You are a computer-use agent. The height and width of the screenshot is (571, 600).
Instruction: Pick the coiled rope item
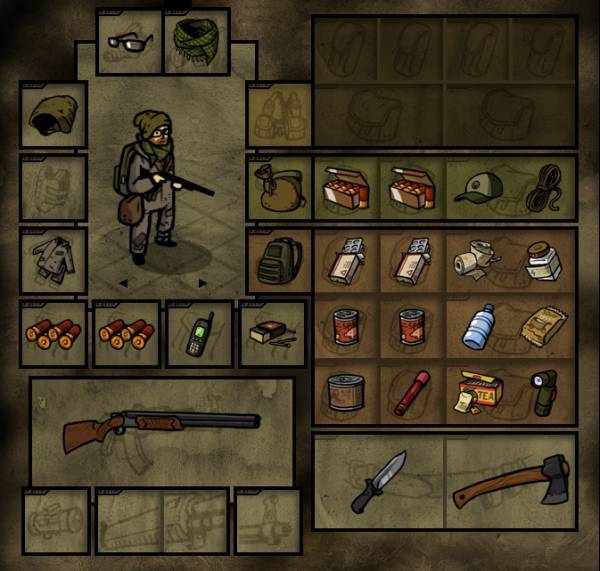(545, 189)
